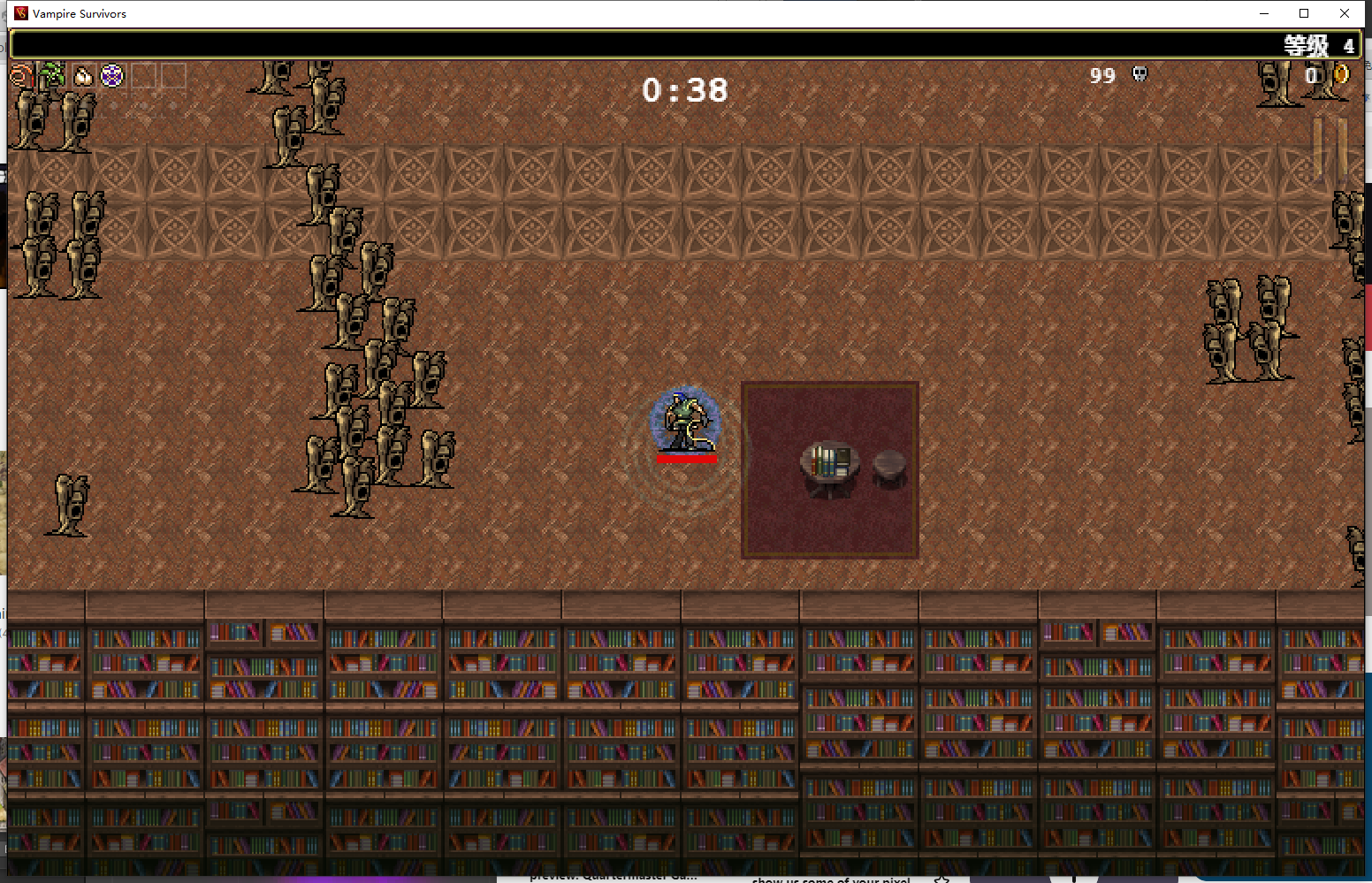The height and width of the screenshot is (883, 1372).
Task: Select the green leafy weapon icon
Action: pos(52,75)
